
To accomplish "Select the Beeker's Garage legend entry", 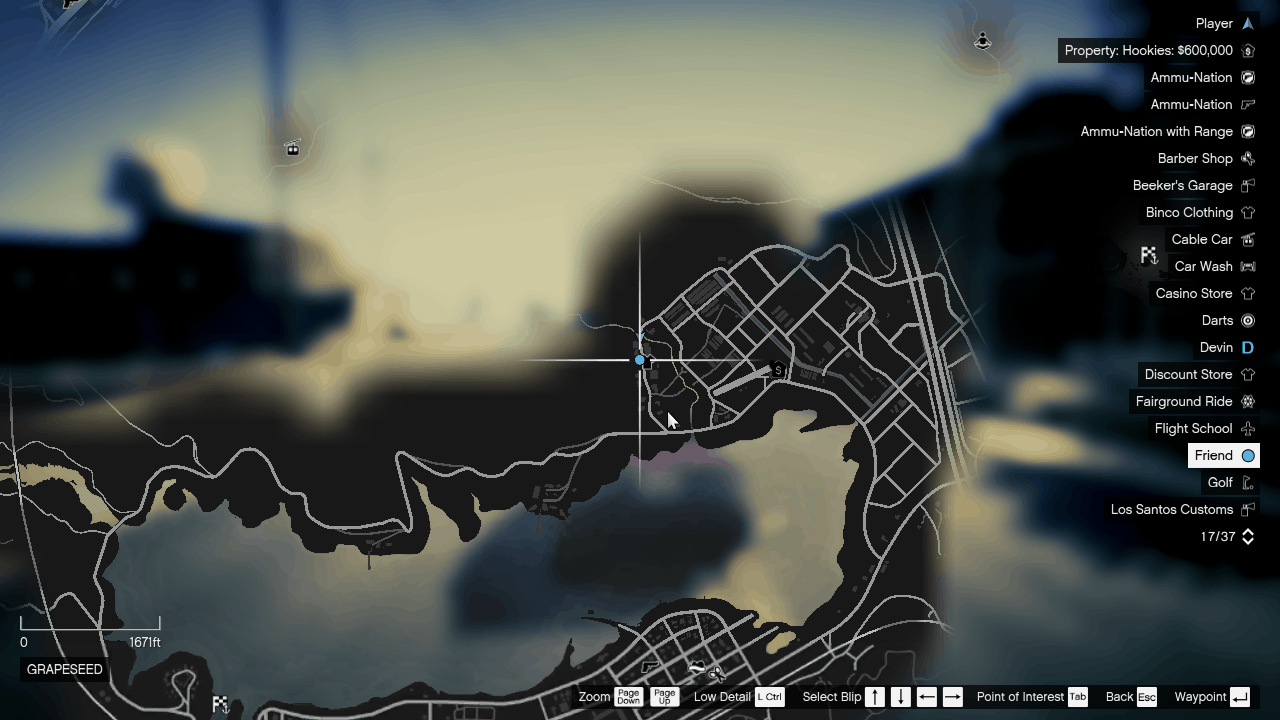I will pos(1183,185).
